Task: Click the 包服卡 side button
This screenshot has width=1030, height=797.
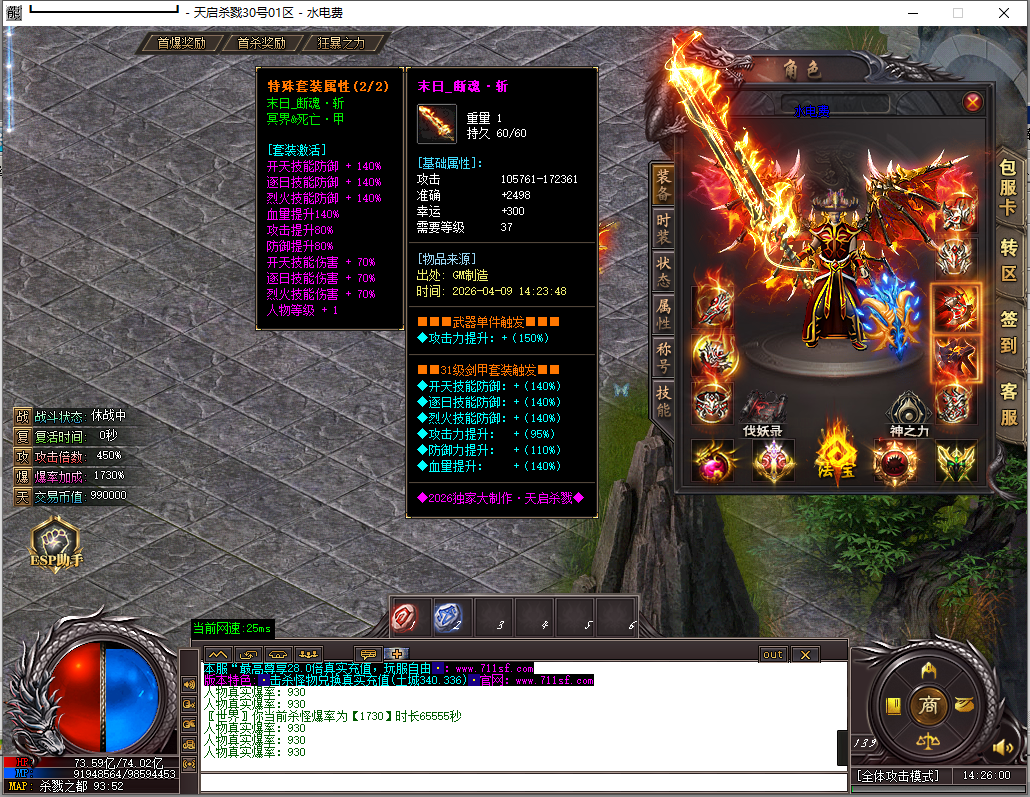Action: 1008,191
